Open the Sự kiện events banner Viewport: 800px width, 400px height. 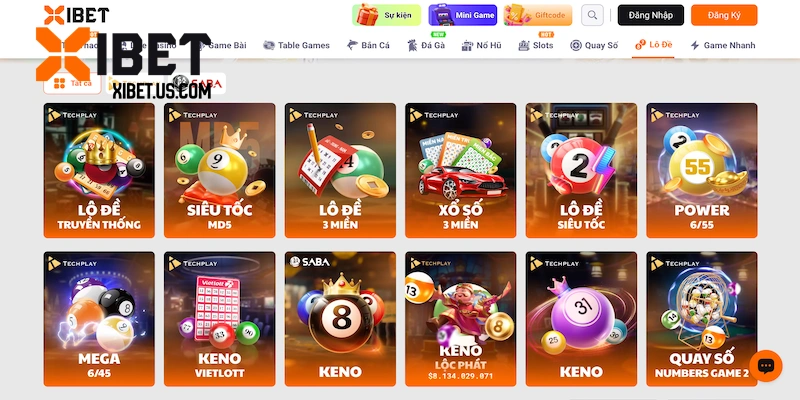pos(386,15)
